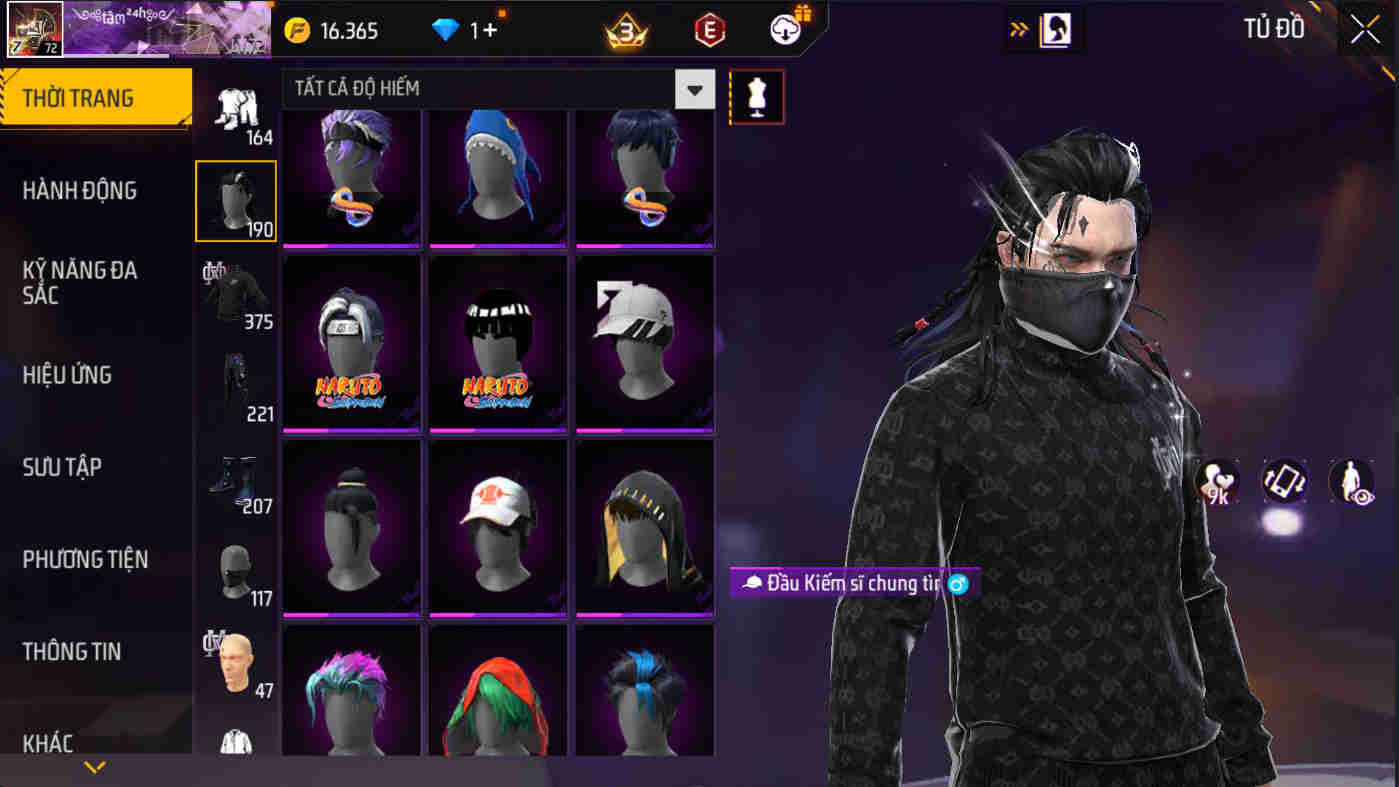Collapse the panel using the double arrow button
The height and width of the screenshot is (787, 1399).
pos(1019,29)
